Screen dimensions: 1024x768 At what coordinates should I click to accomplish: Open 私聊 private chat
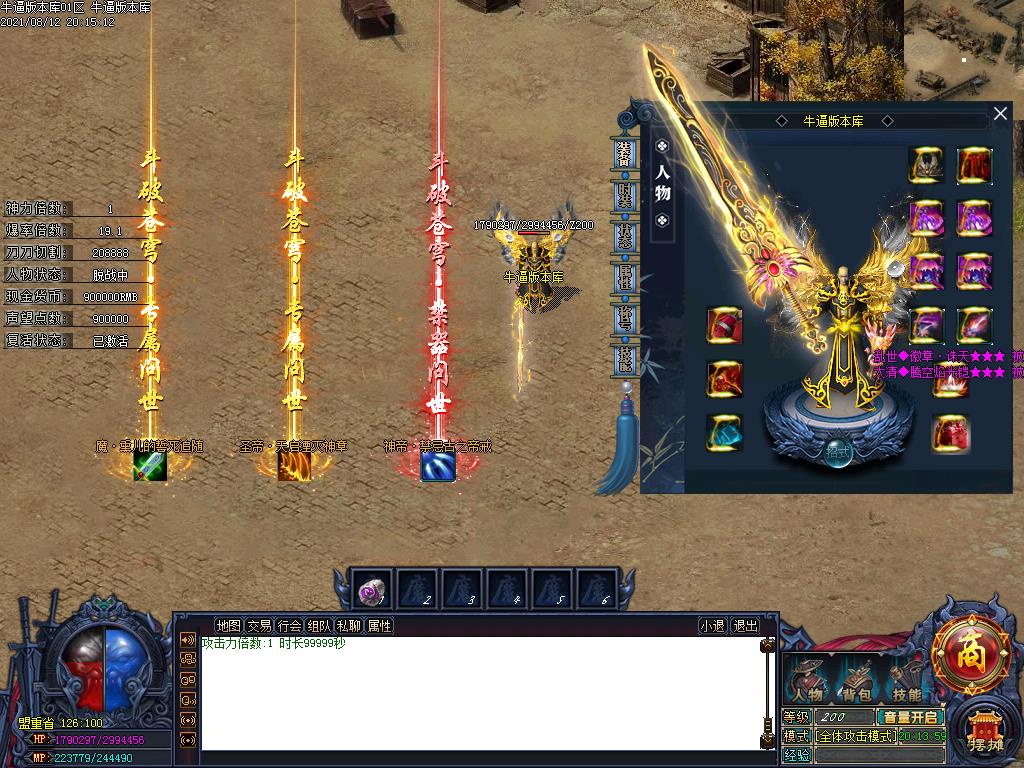tap(349, 626)
